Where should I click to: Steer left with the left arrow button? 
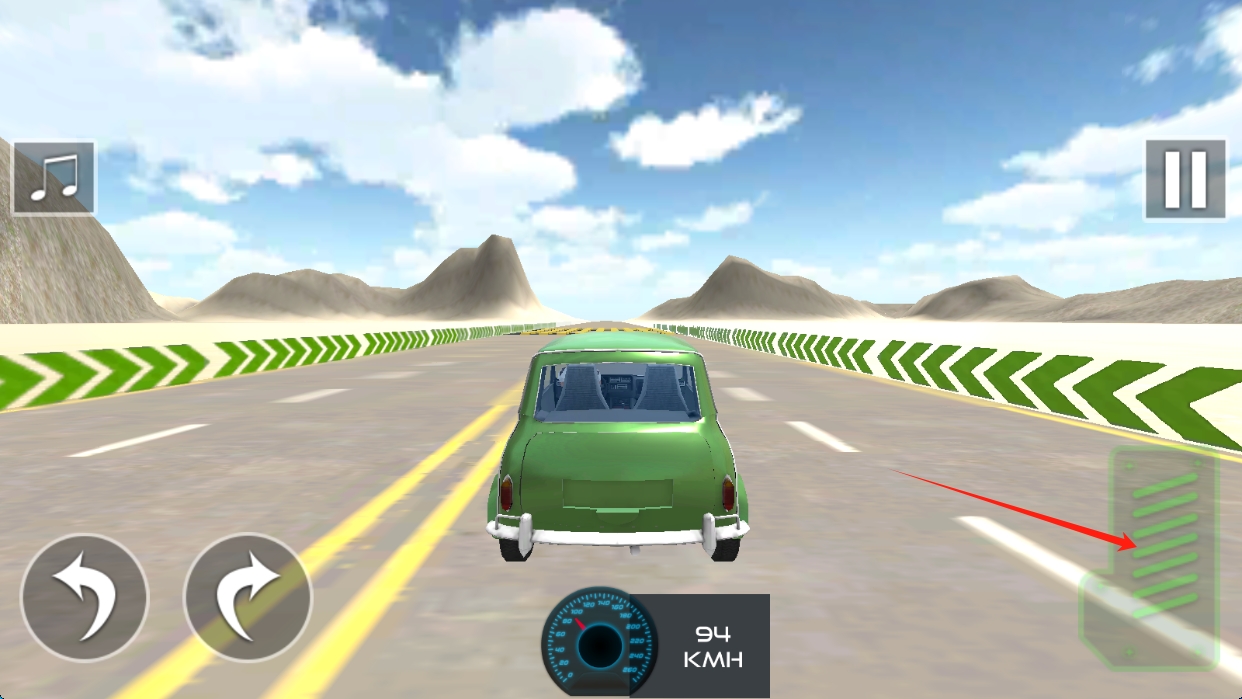[x=84, y=598]
